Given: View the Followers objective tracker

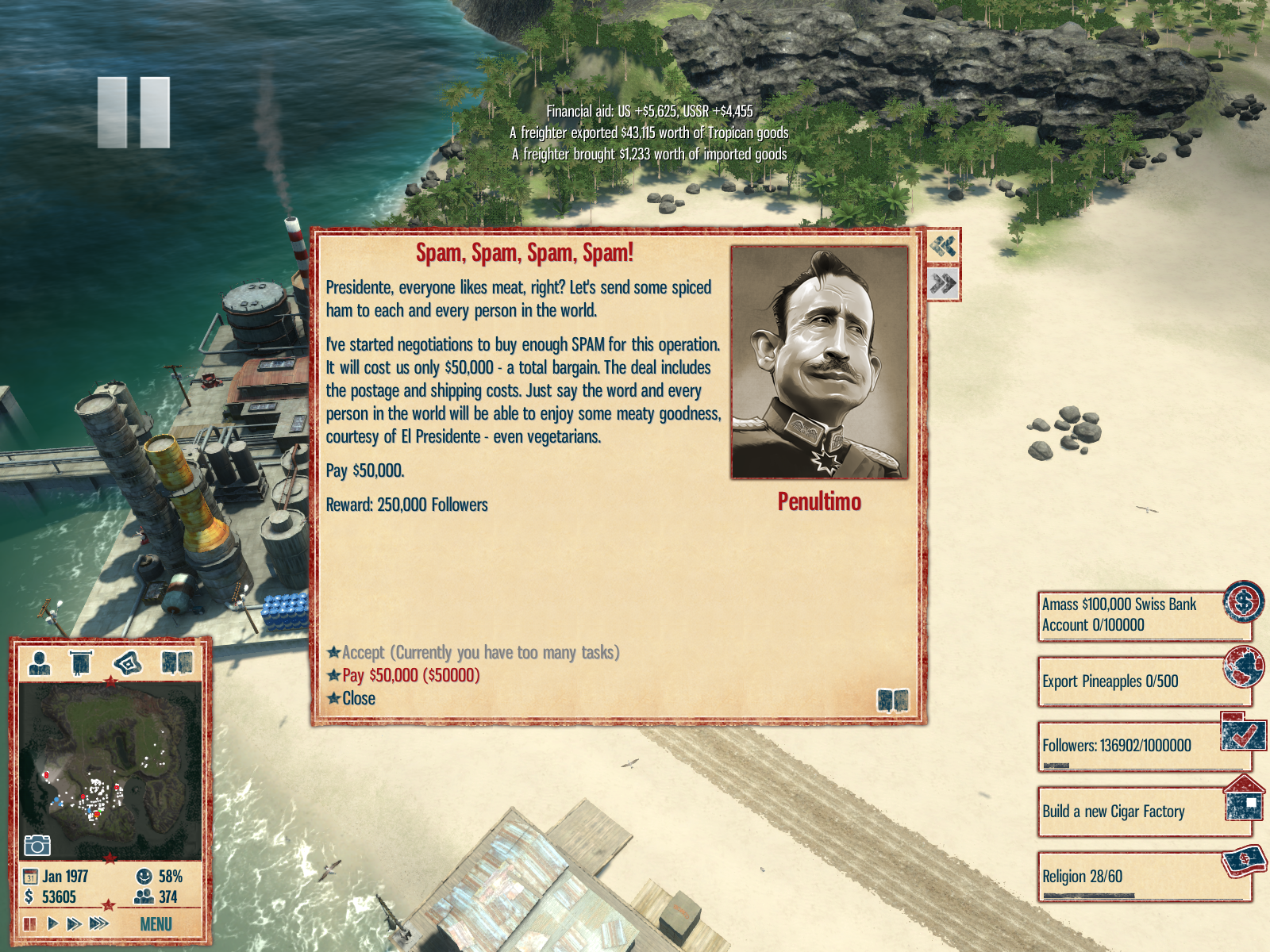Looking at the screenshot, I should coord(1143,746).
